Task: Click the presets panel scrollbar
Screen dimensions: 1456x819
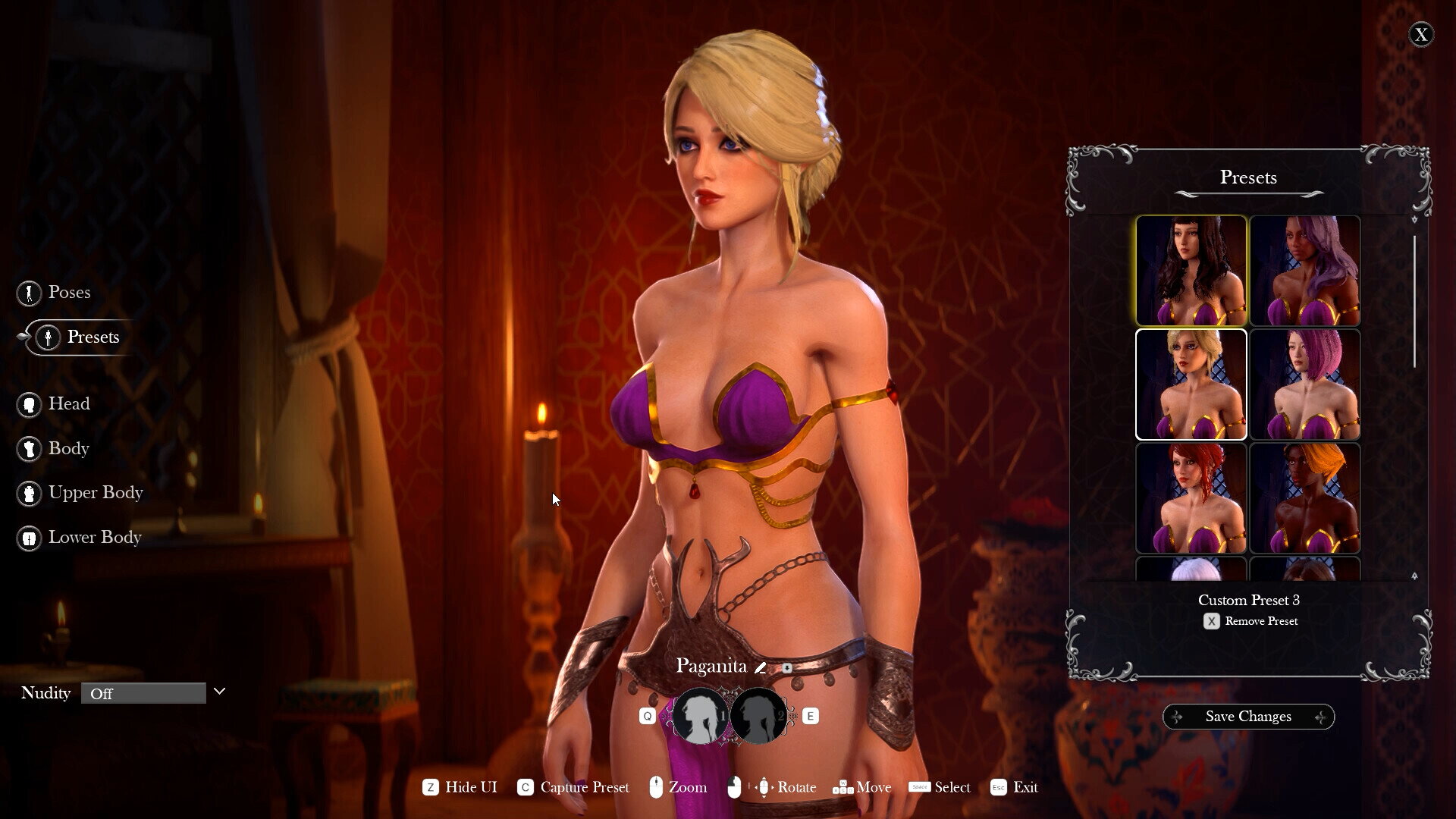Action: tap(1414, 302)
